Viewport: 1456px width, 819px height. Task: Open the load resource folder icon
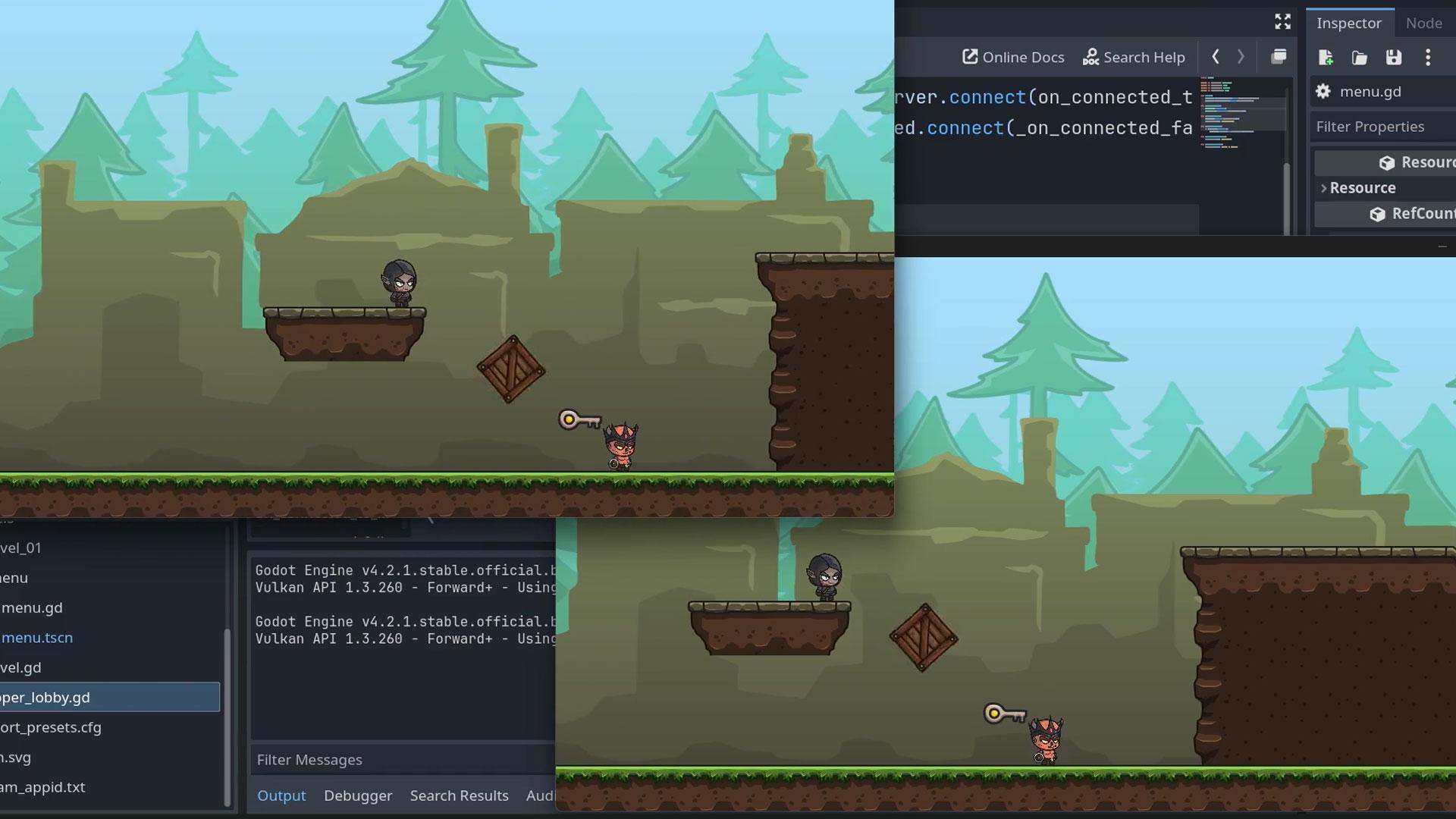pyautogui.click(x=1360, y=58)
